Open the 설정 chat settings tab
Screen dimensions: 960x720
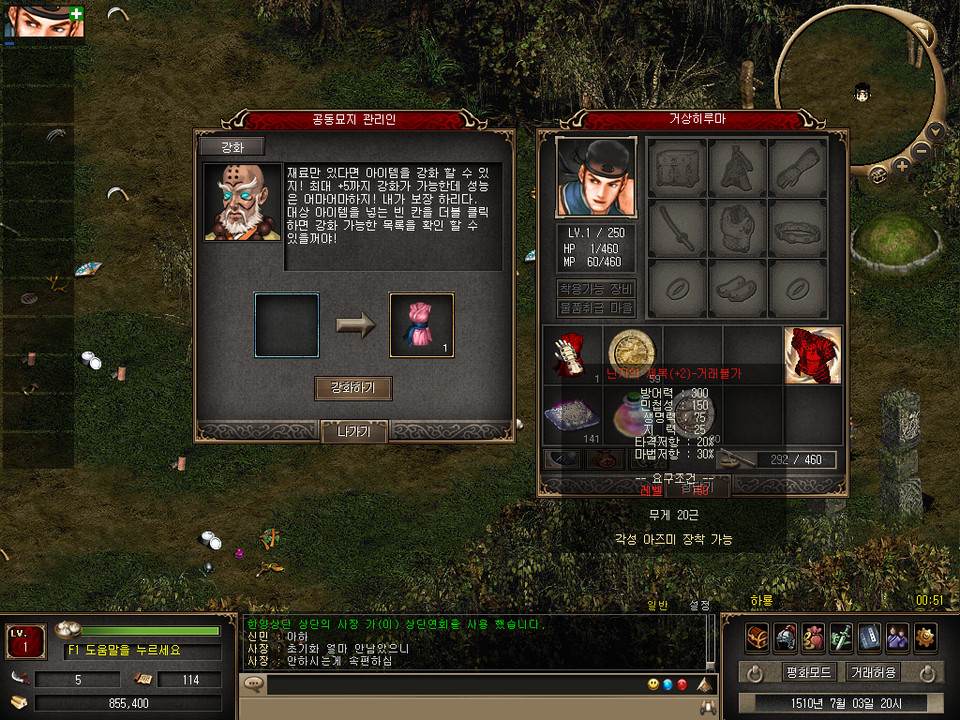click(x=698, y=605)
